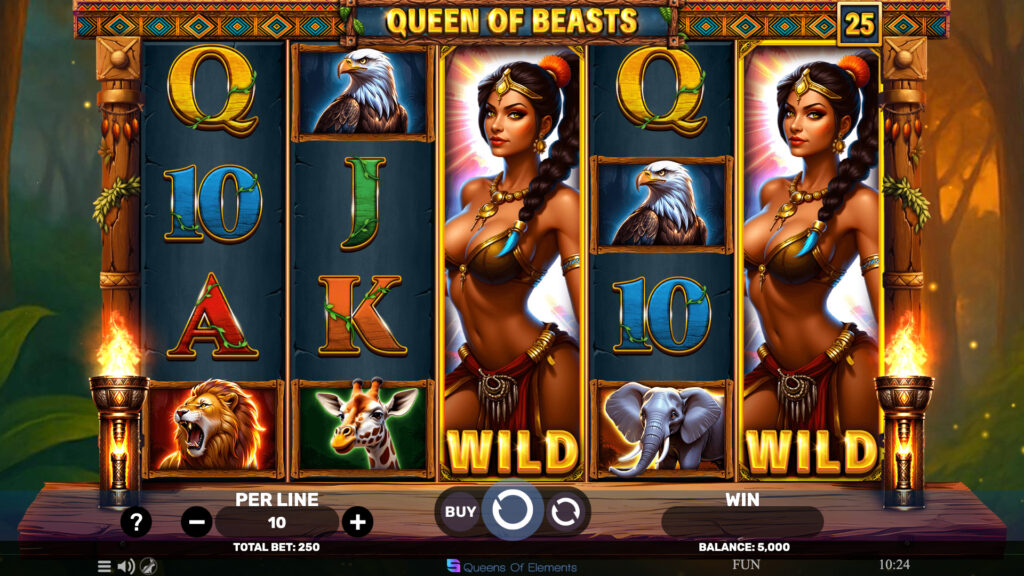Screen dimensions: 1024x576
Task: Decrease the per line bet with minus
Action: click(197, 521)
